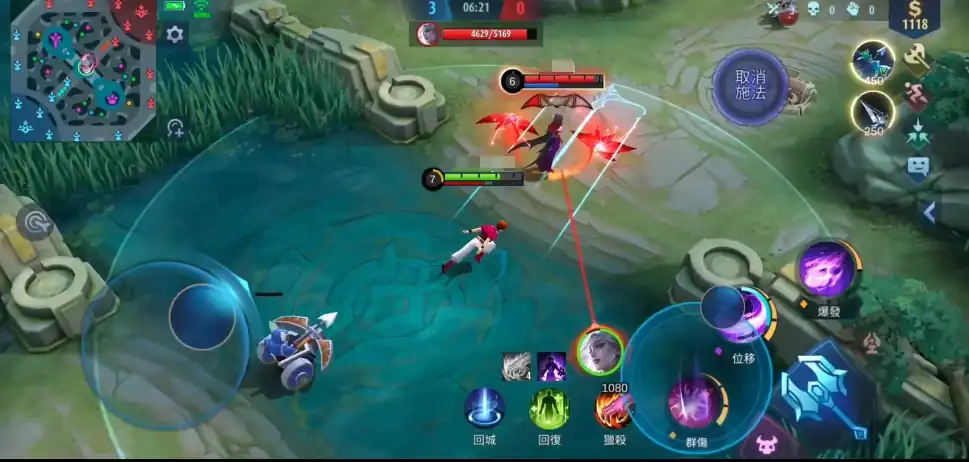This screenshot has width=969, height=462.
Task: Cancel the spell cast with 取消施法
Action: tap(750, 87)
